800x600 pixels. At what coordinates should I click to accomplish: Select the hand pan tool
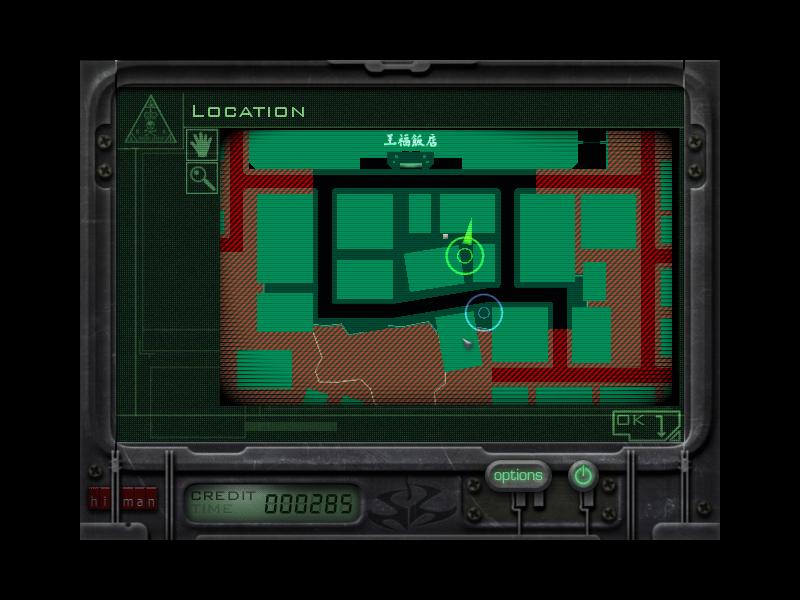pyautogui.click(x=202, y=144)
